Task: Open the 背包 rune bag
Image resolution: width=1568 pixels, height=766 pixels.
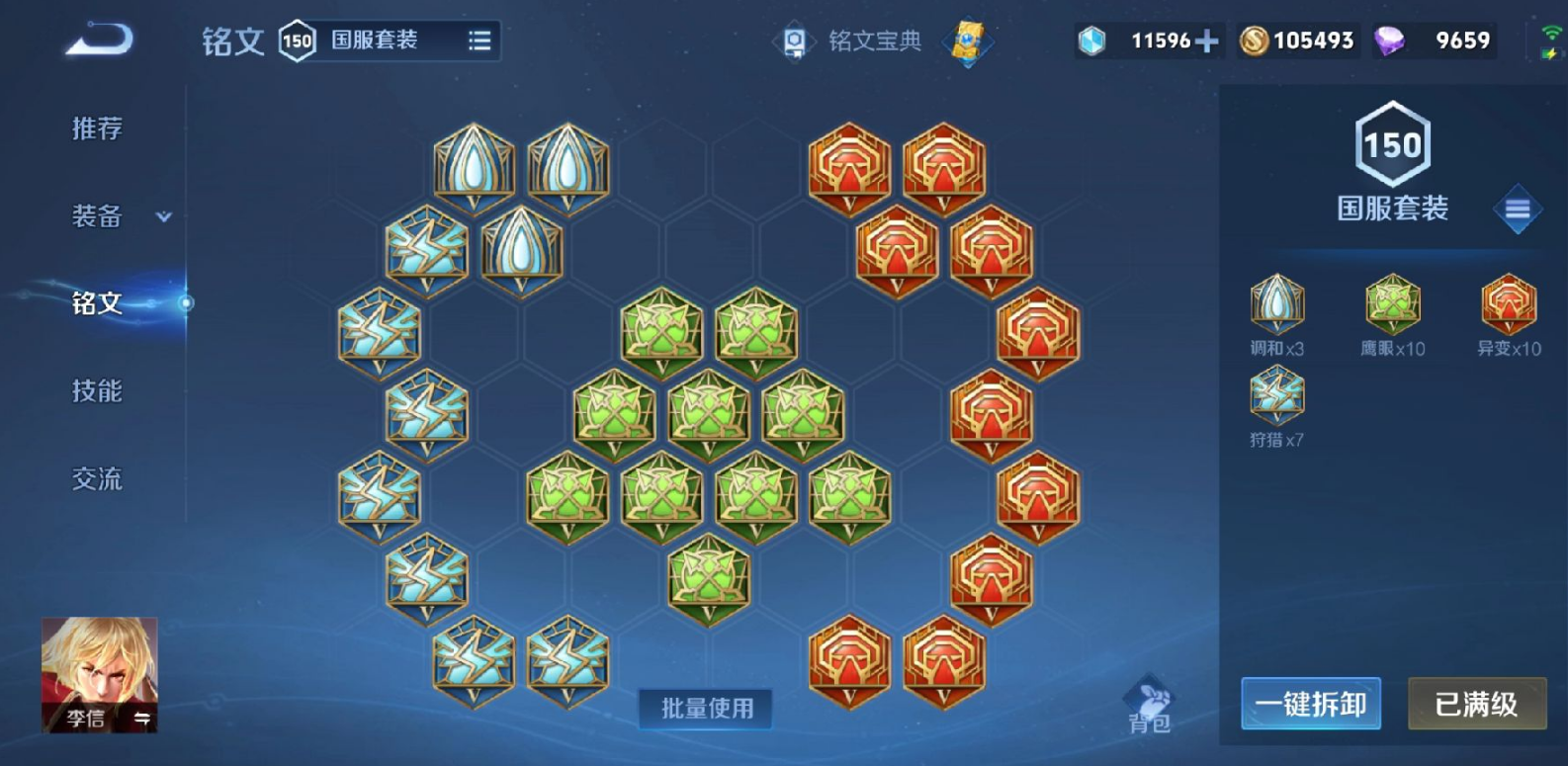Action: pos(1149,706)
